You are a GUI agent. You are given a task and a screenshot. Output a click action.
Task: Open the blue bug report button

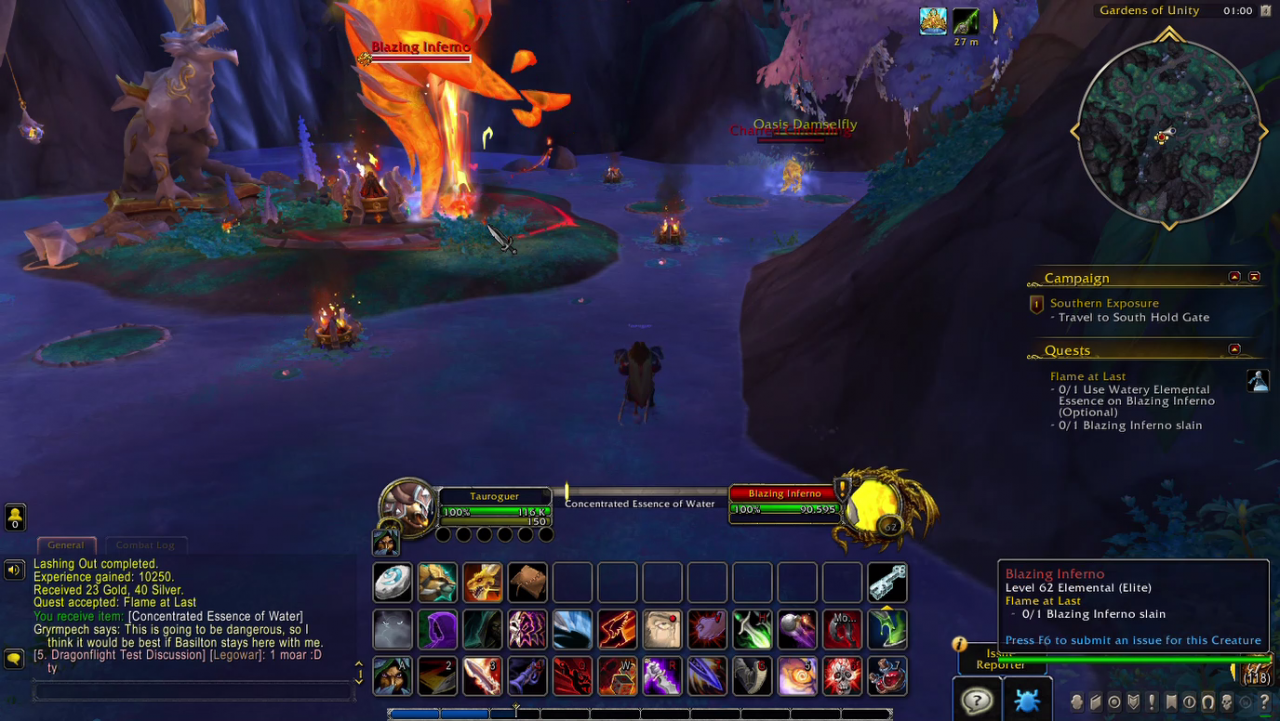pos(1026,700)
